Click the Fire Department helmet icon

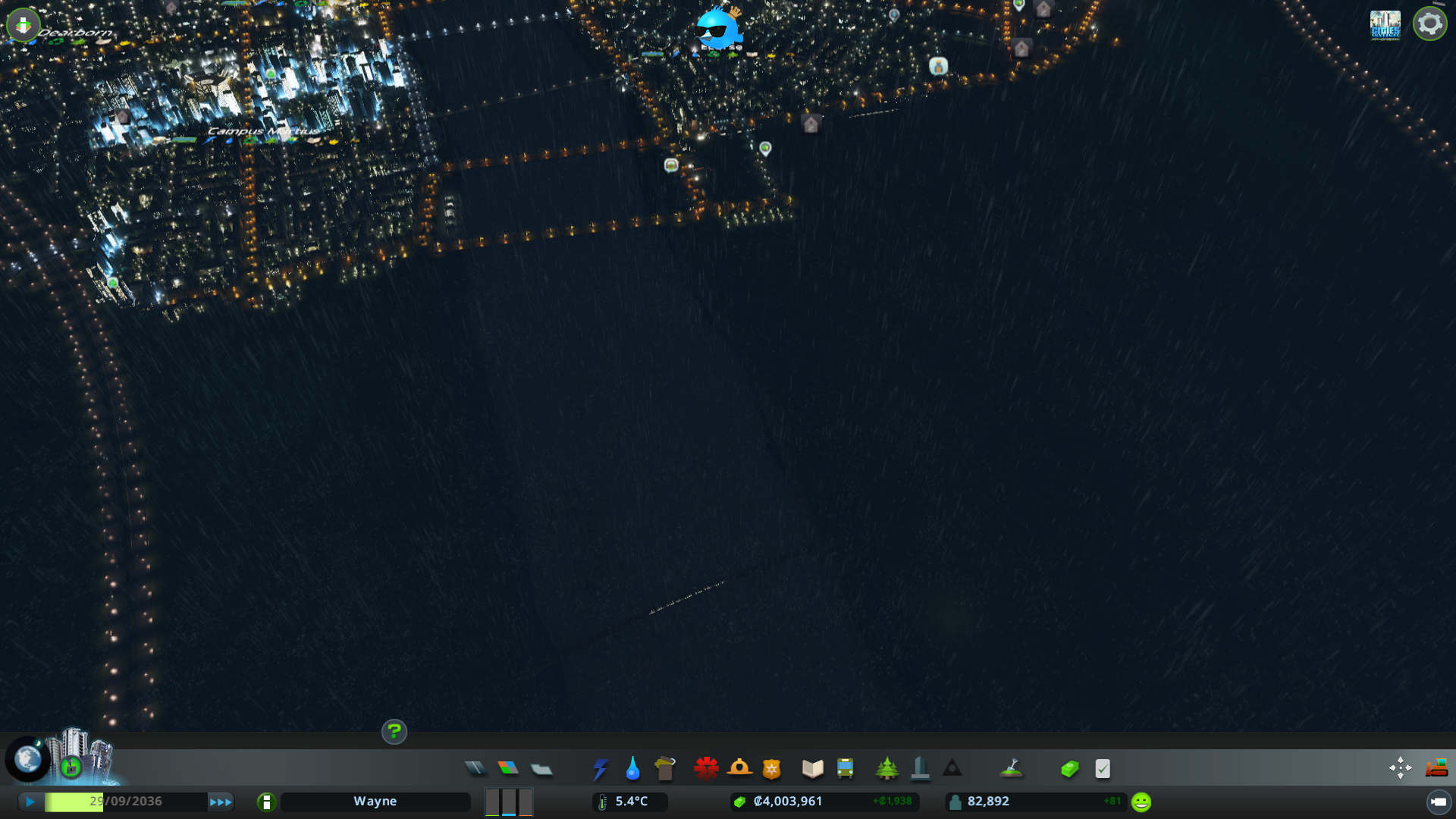click(x=741, y=768)
